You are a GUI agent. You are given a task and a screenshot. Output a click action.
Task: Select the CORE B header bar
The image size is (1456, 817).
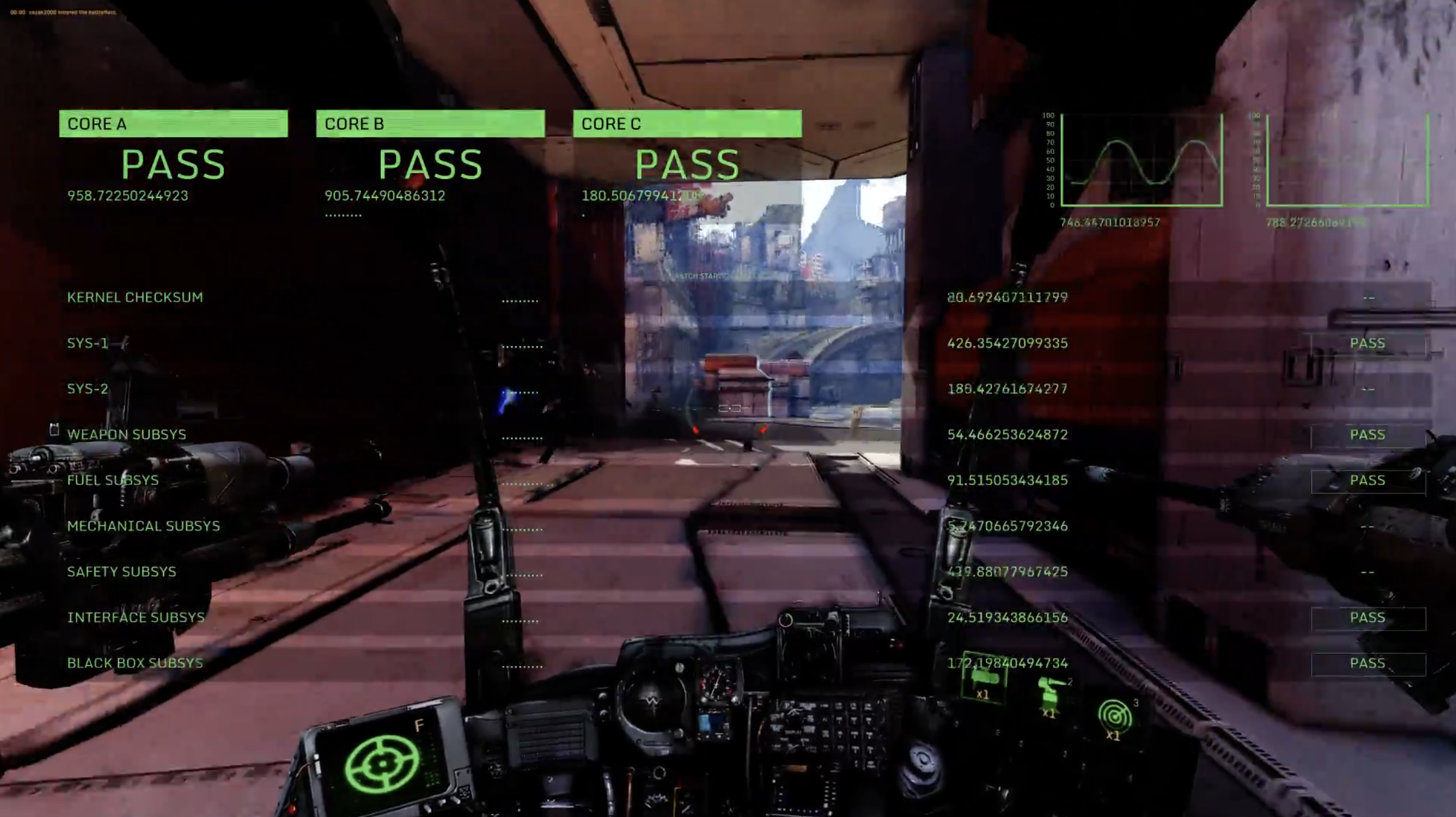(430, 123)
